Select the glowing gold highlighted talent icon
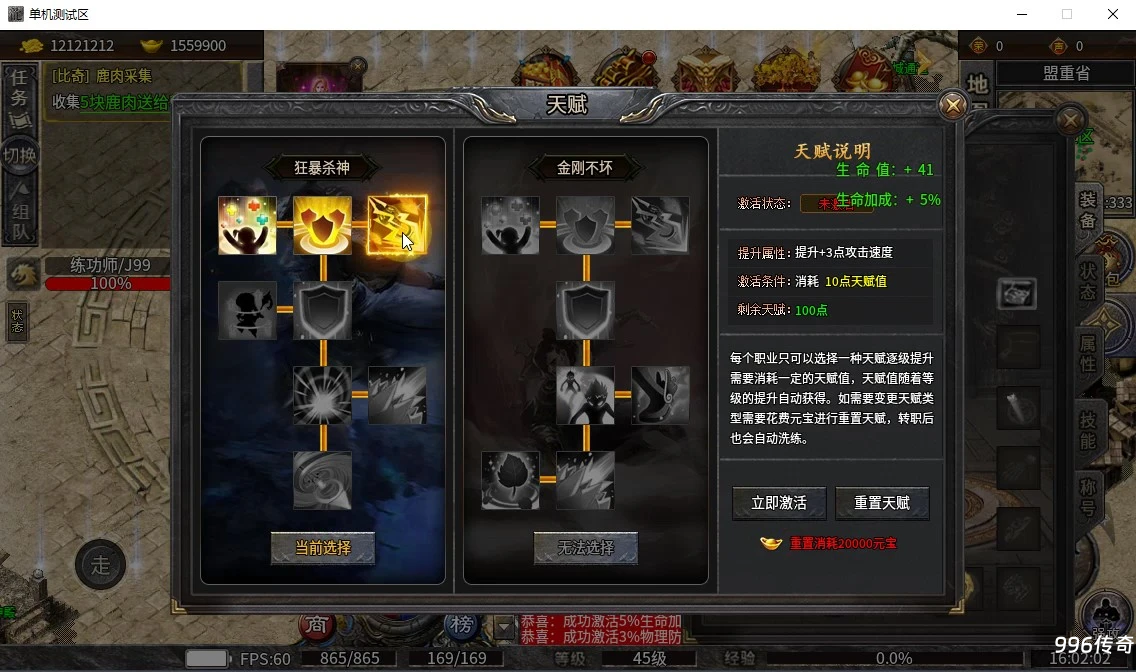 pos(397,225)
